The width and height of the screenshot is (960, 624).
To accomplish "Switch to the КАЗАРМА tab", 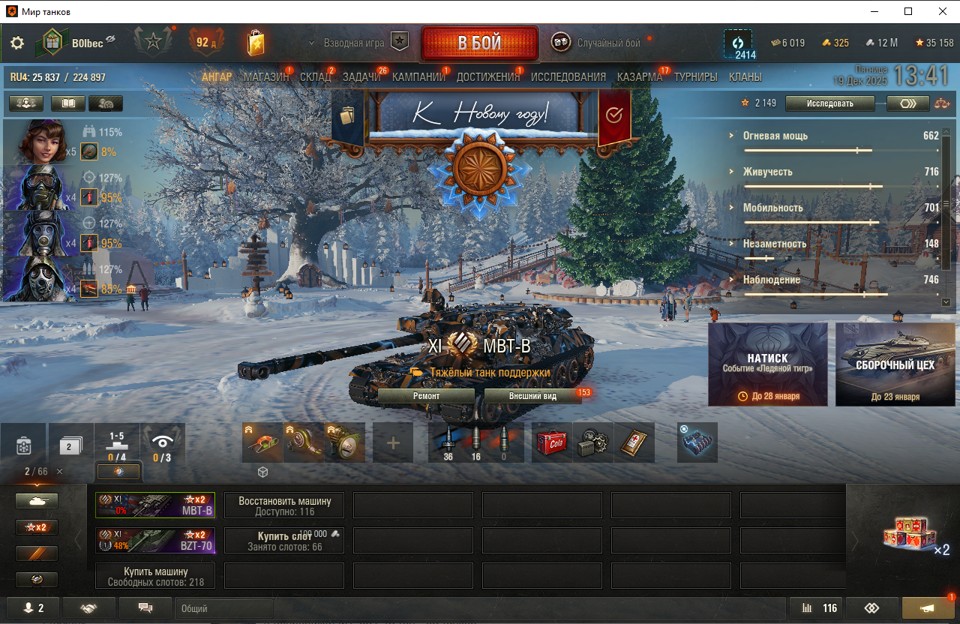I will [639, 77].
